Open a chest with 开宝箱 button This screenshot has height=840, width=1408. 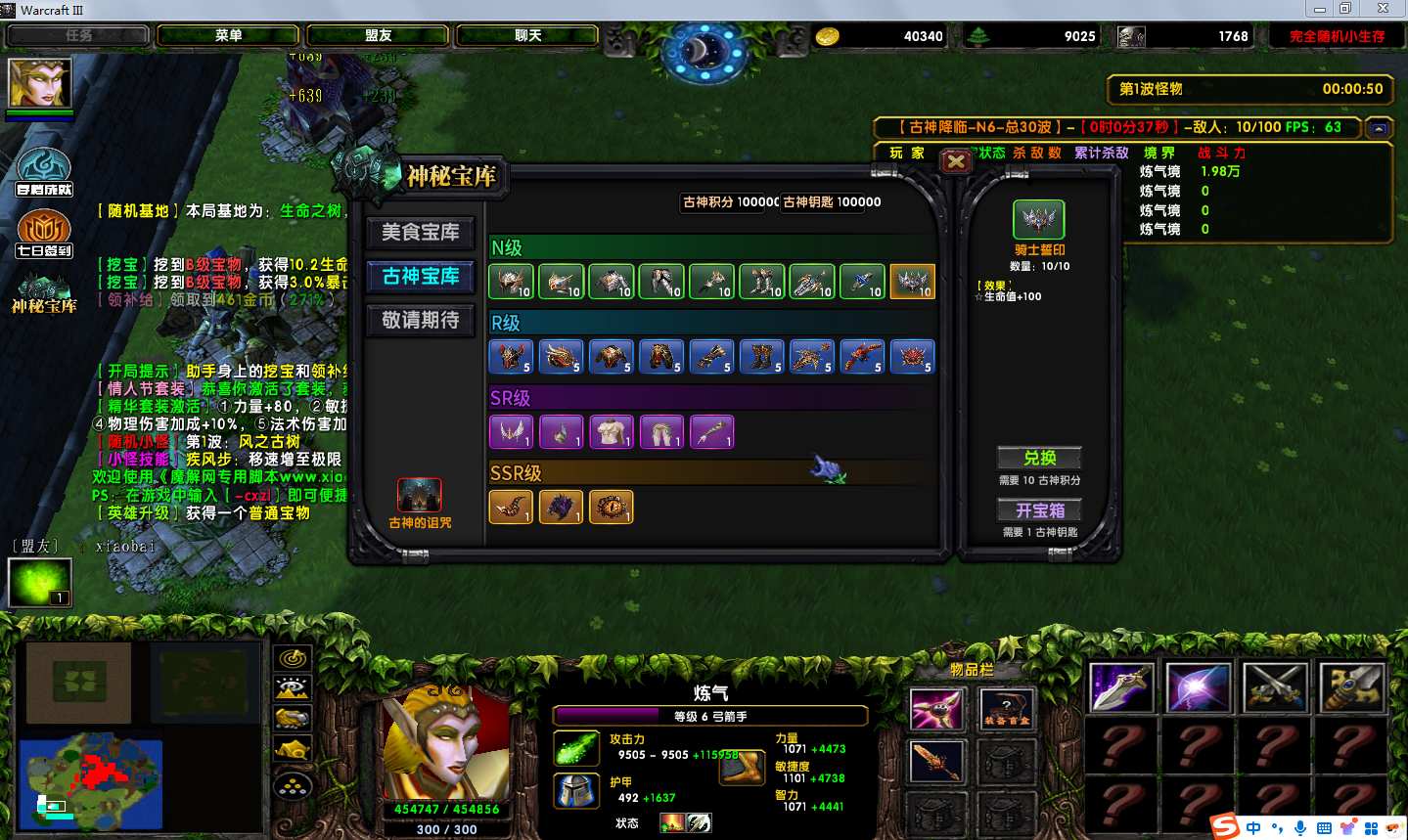[1038, 510]
